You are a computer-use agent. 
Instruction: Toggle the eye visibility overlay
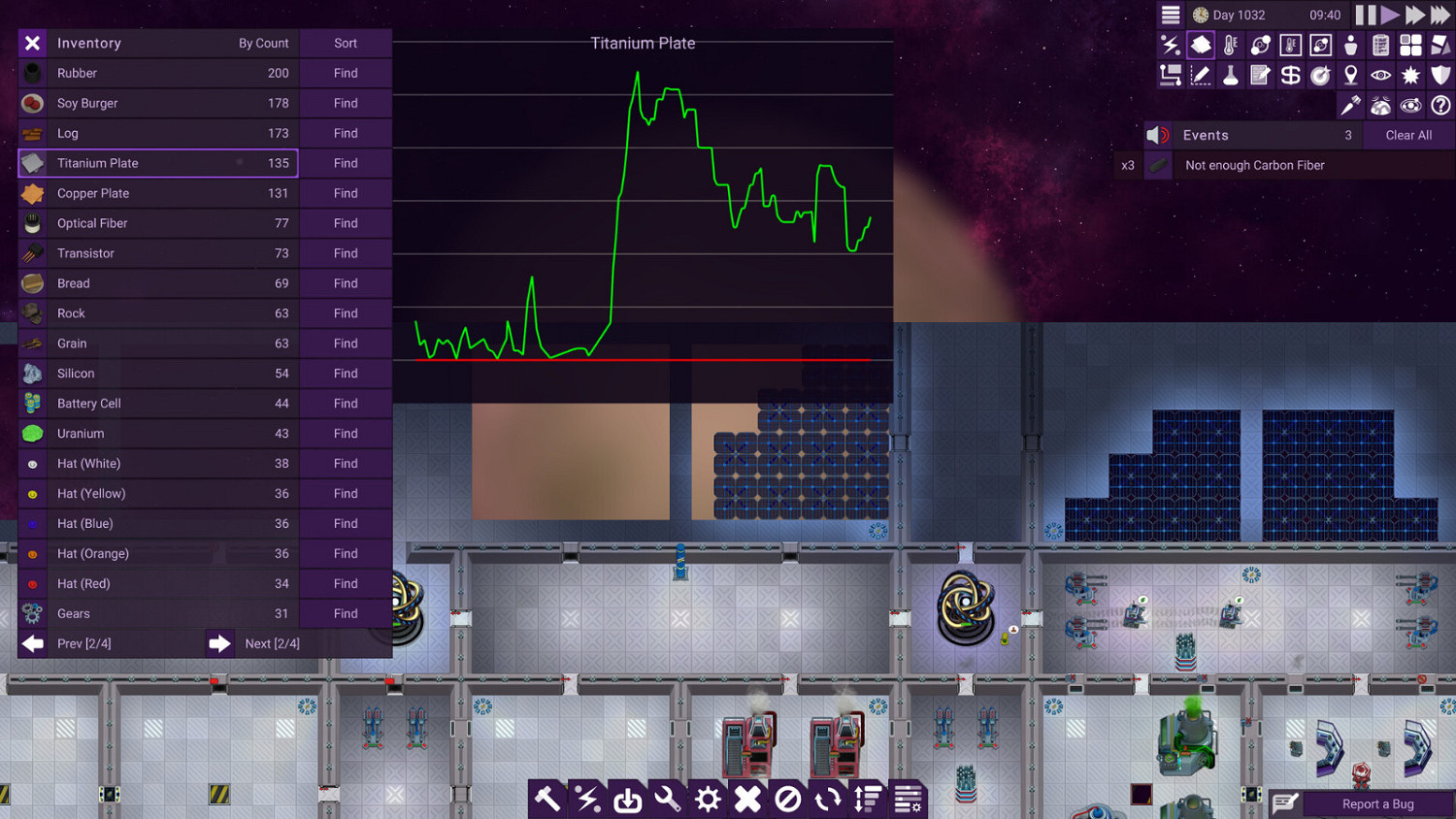click(x=1379, y=74)
